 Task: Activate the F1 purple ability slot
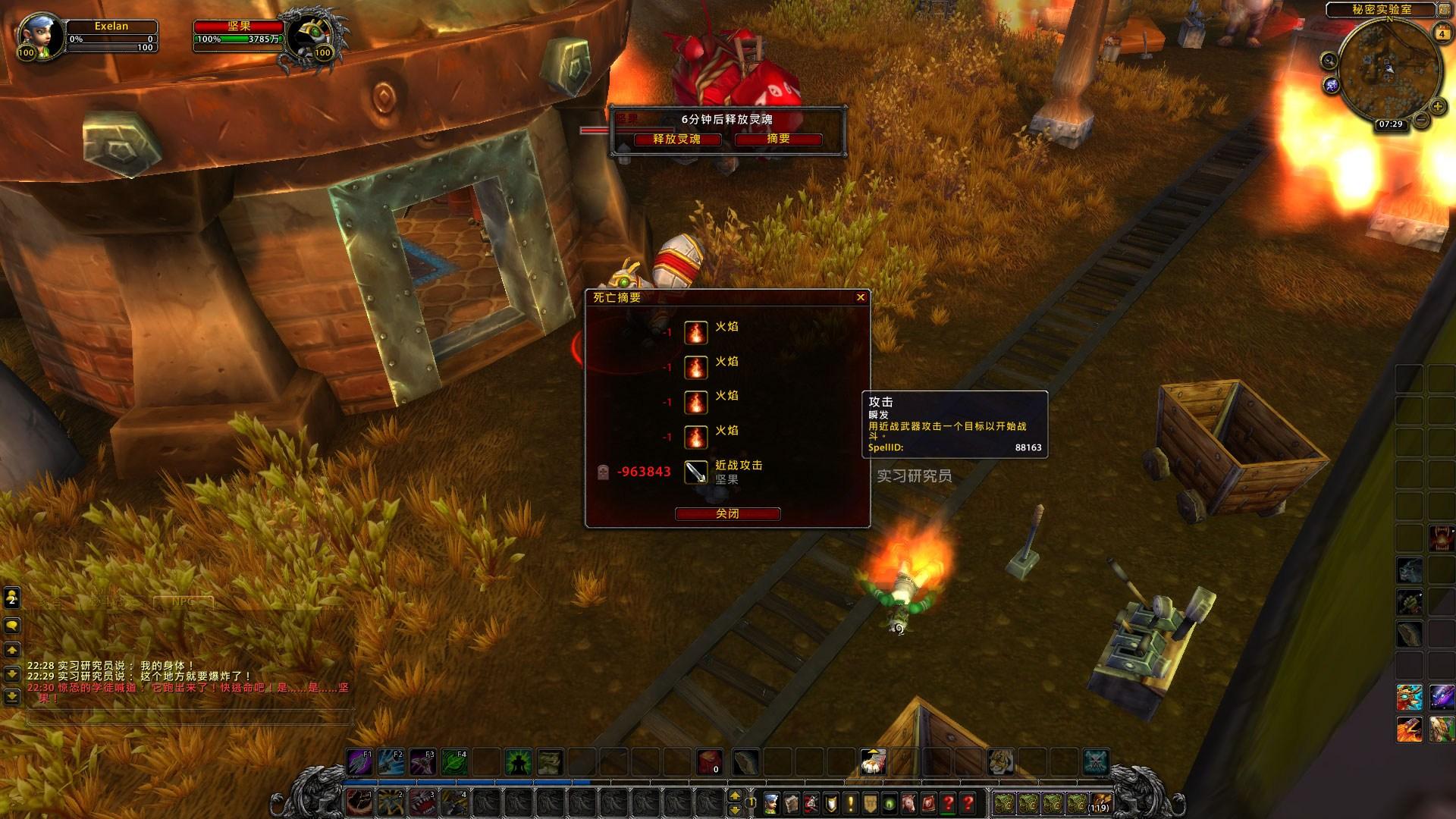click(359, 761)
